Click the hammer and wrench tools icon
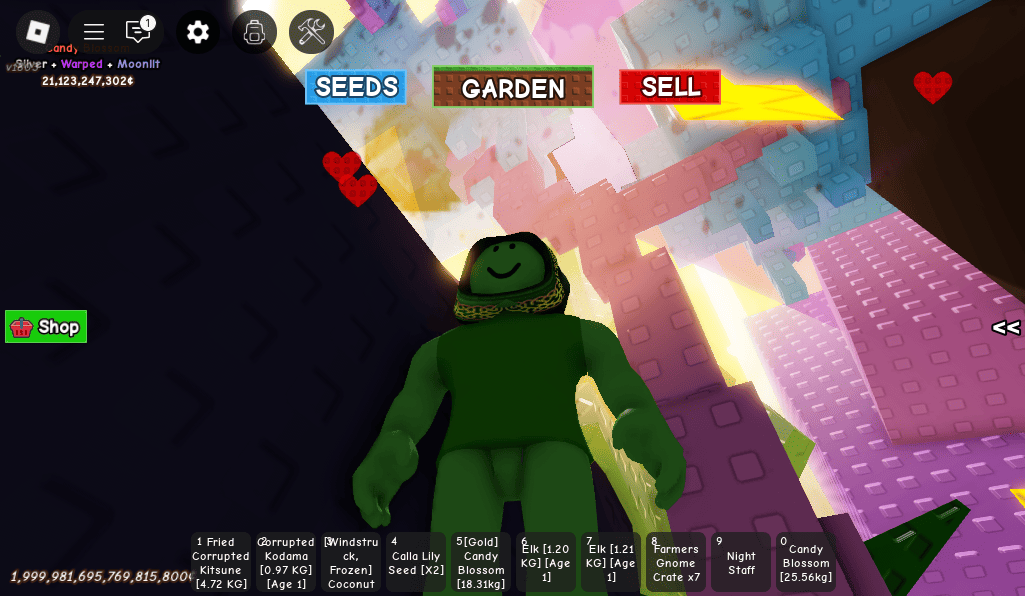Screen dimensions: 1025x596 click(311, 32)
